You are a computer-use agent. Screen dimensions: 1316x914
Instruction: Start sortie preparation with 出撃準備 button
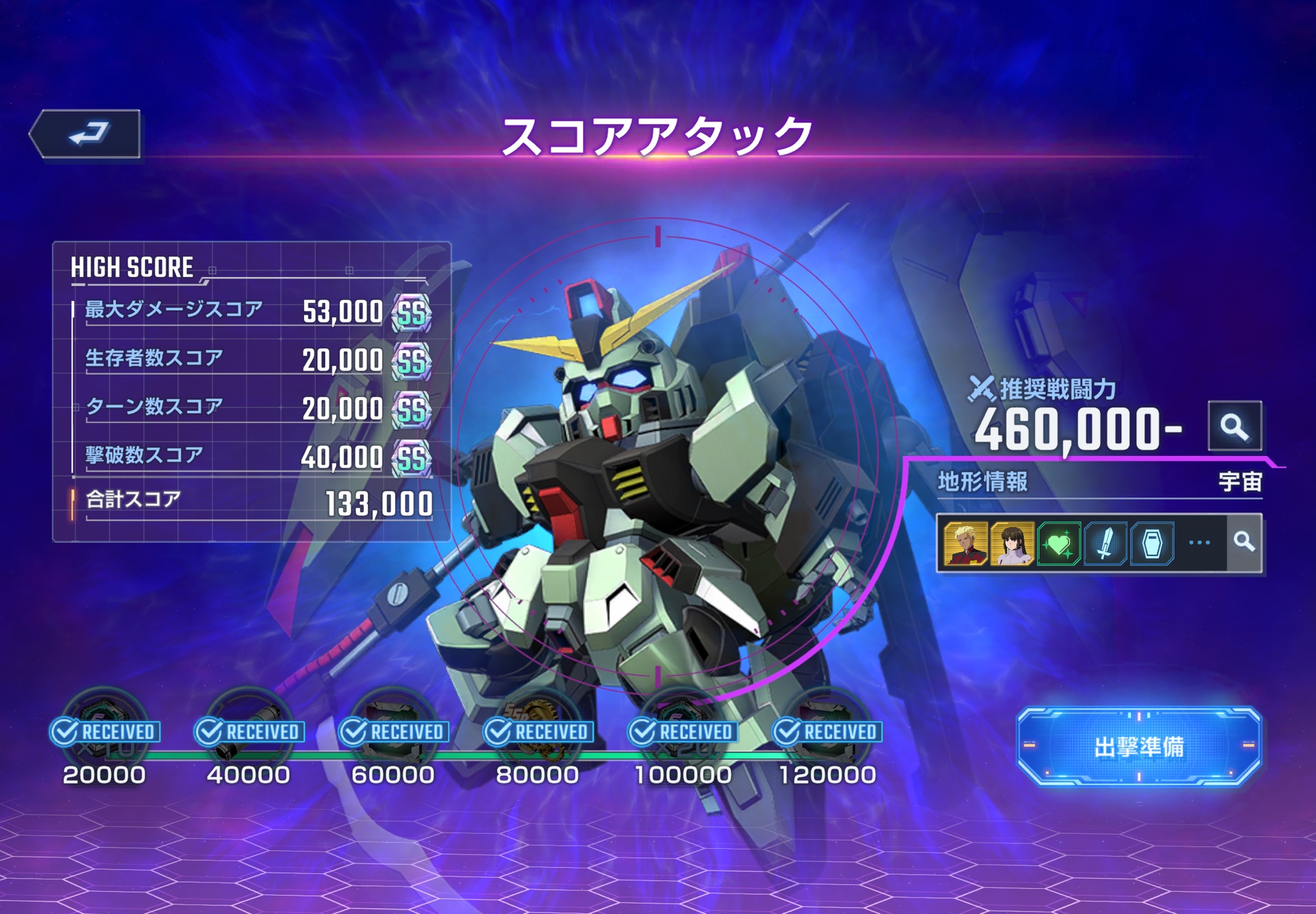click(x=1138, y=746)
